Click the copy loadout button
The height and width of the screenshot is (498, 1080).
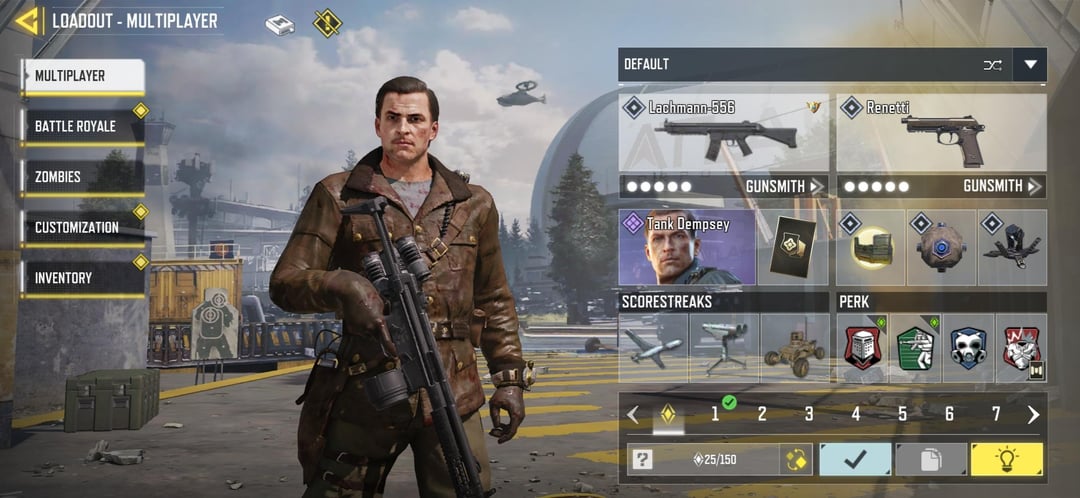pos(931,459)
